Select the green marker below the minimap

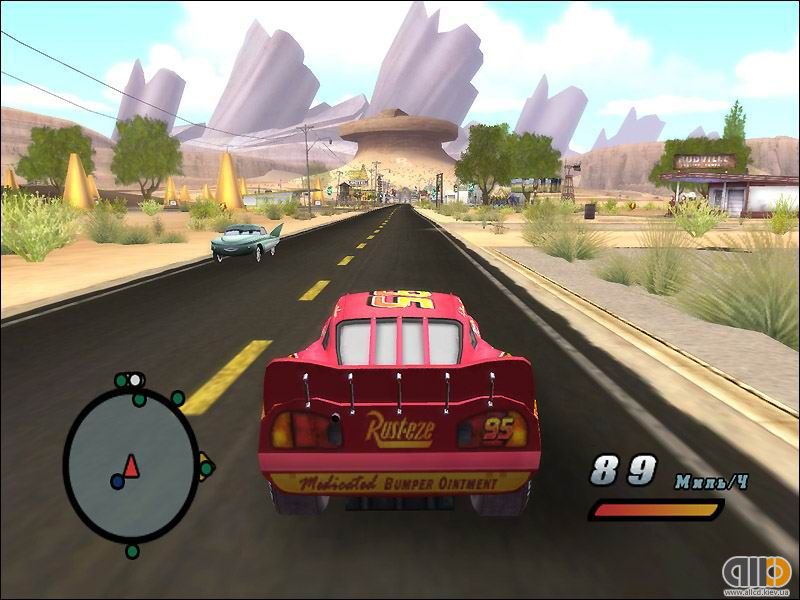[x=132, y=551]
